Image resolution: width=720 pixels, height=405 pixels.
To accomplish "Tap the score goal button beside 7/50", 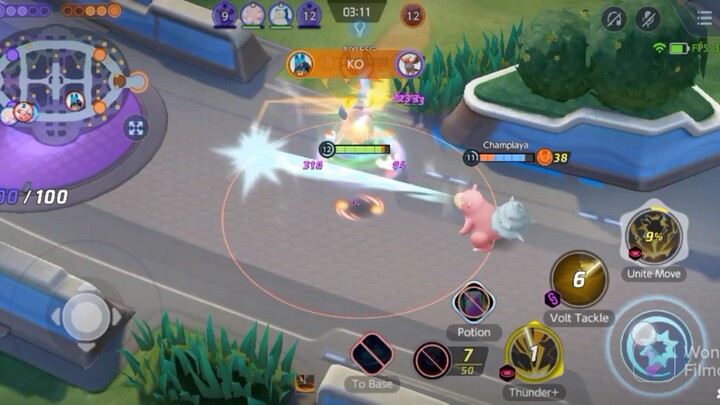I will point(432,359).
